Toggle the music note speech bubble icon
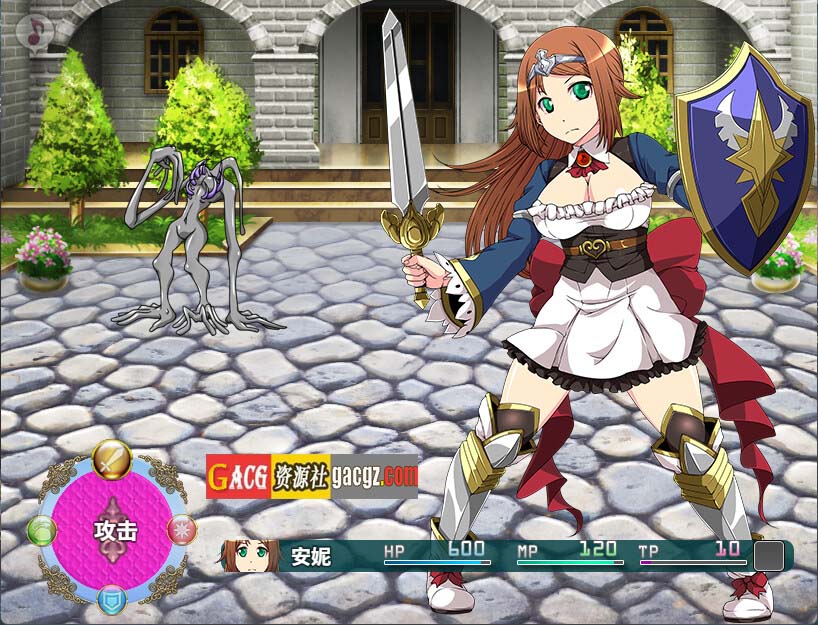The width and height of the screenshot is (818, 625). tap(36, 32)
